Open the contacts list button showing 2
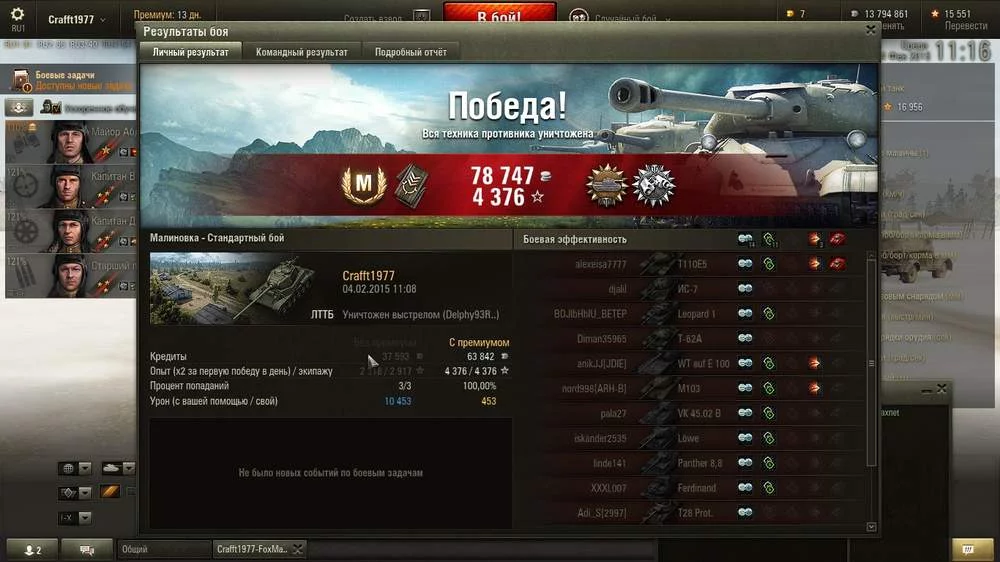1000x562 pixels. [32, 549]
